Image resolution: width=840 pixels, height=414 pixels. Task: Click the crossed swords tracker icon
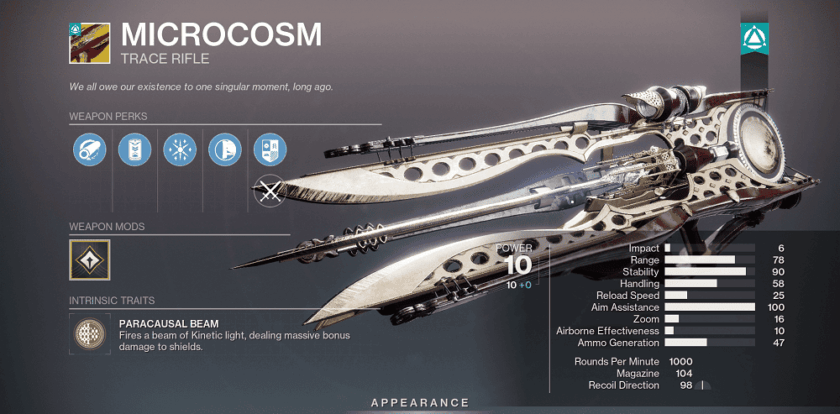(269, 189)
